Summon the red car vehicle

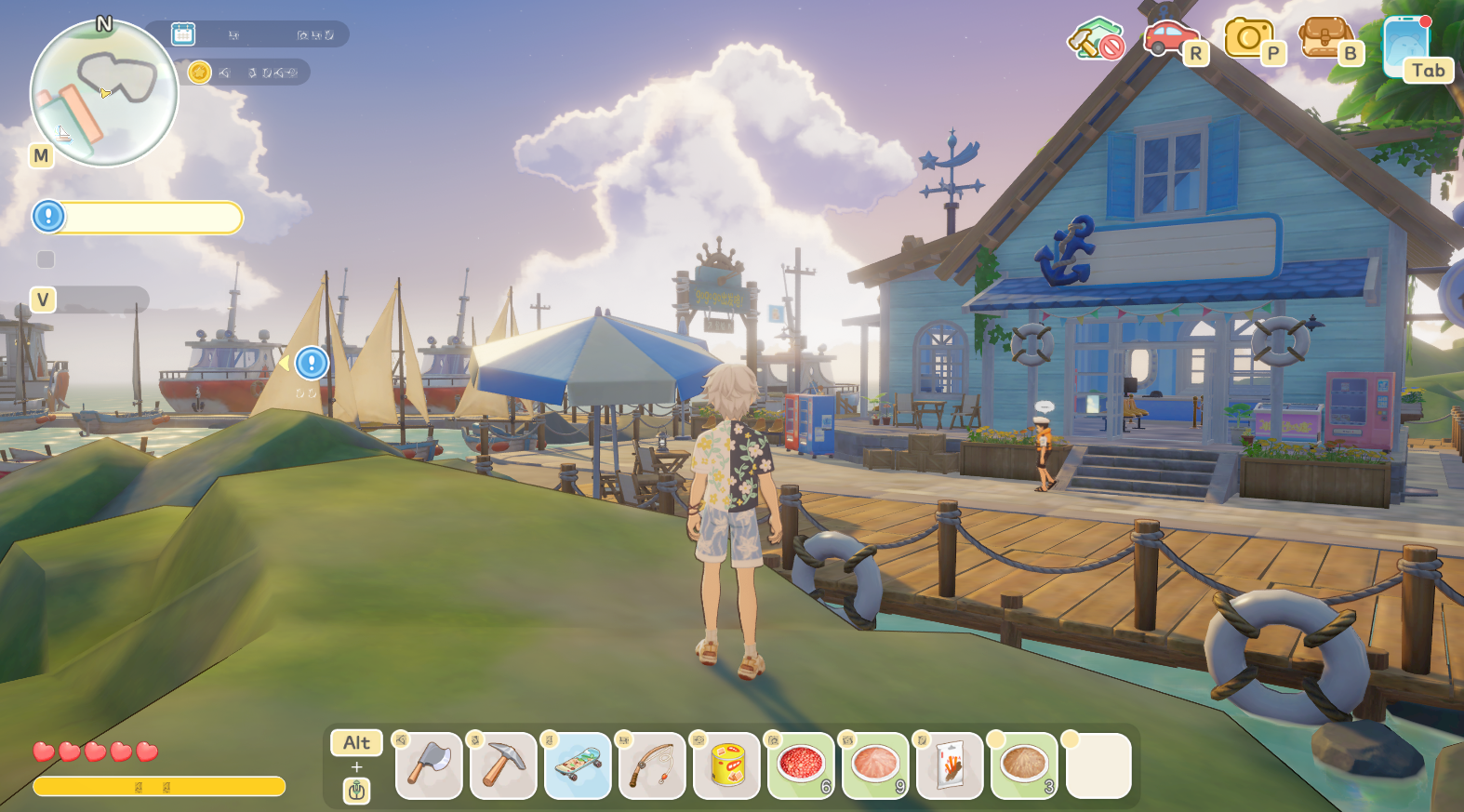[x=1170, y=39]
